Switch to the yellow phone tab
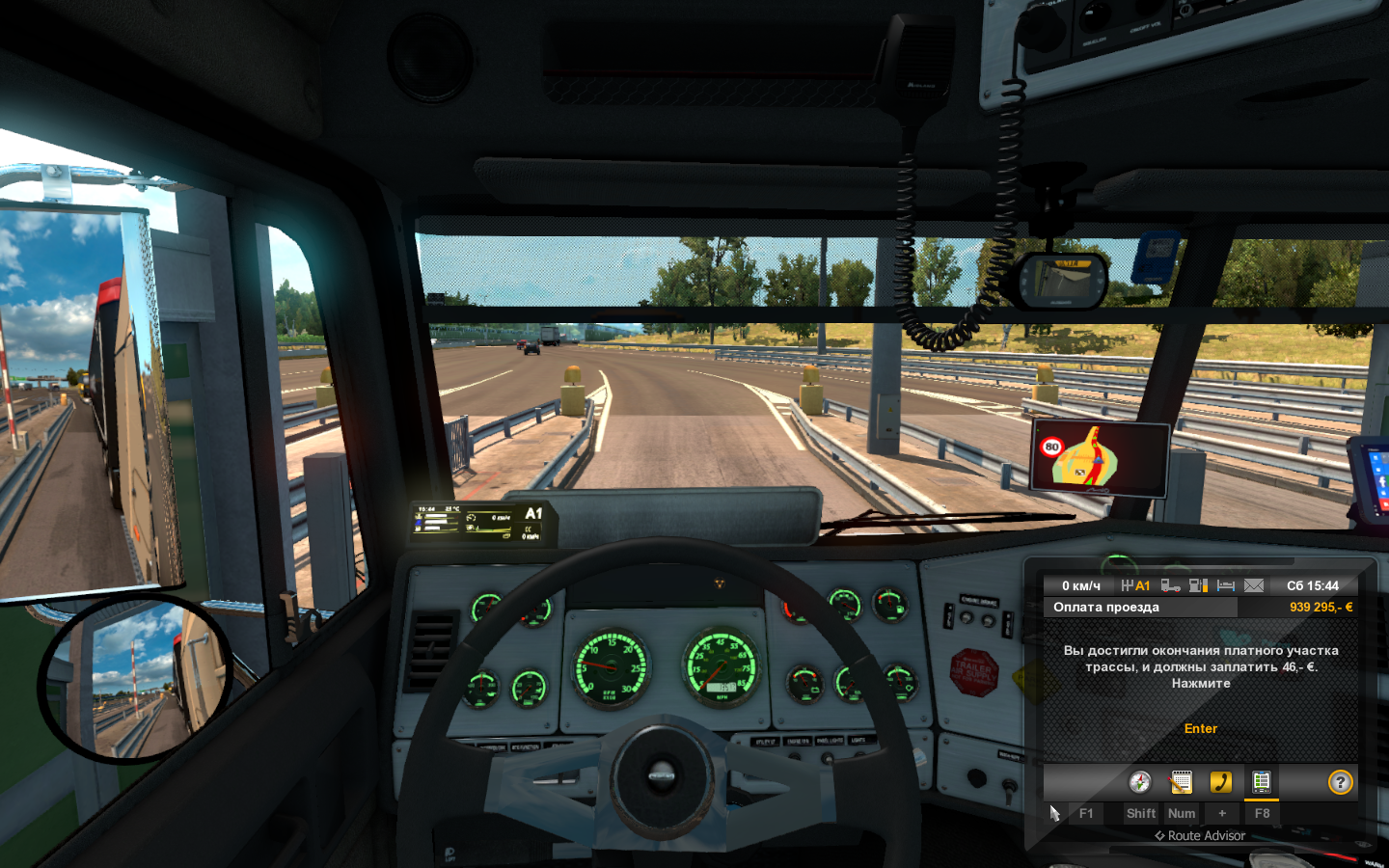Image resolution: width=1389 pixels, height=868 pixels. 1221,781
